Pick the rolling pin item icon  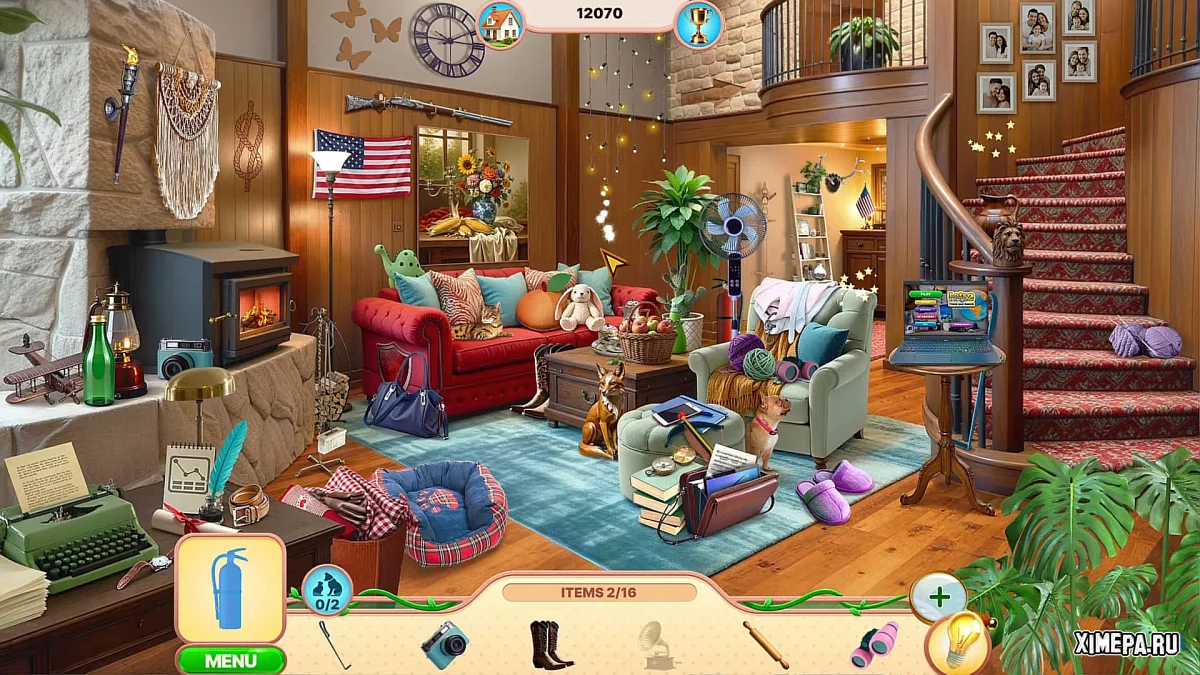point(766,645)
